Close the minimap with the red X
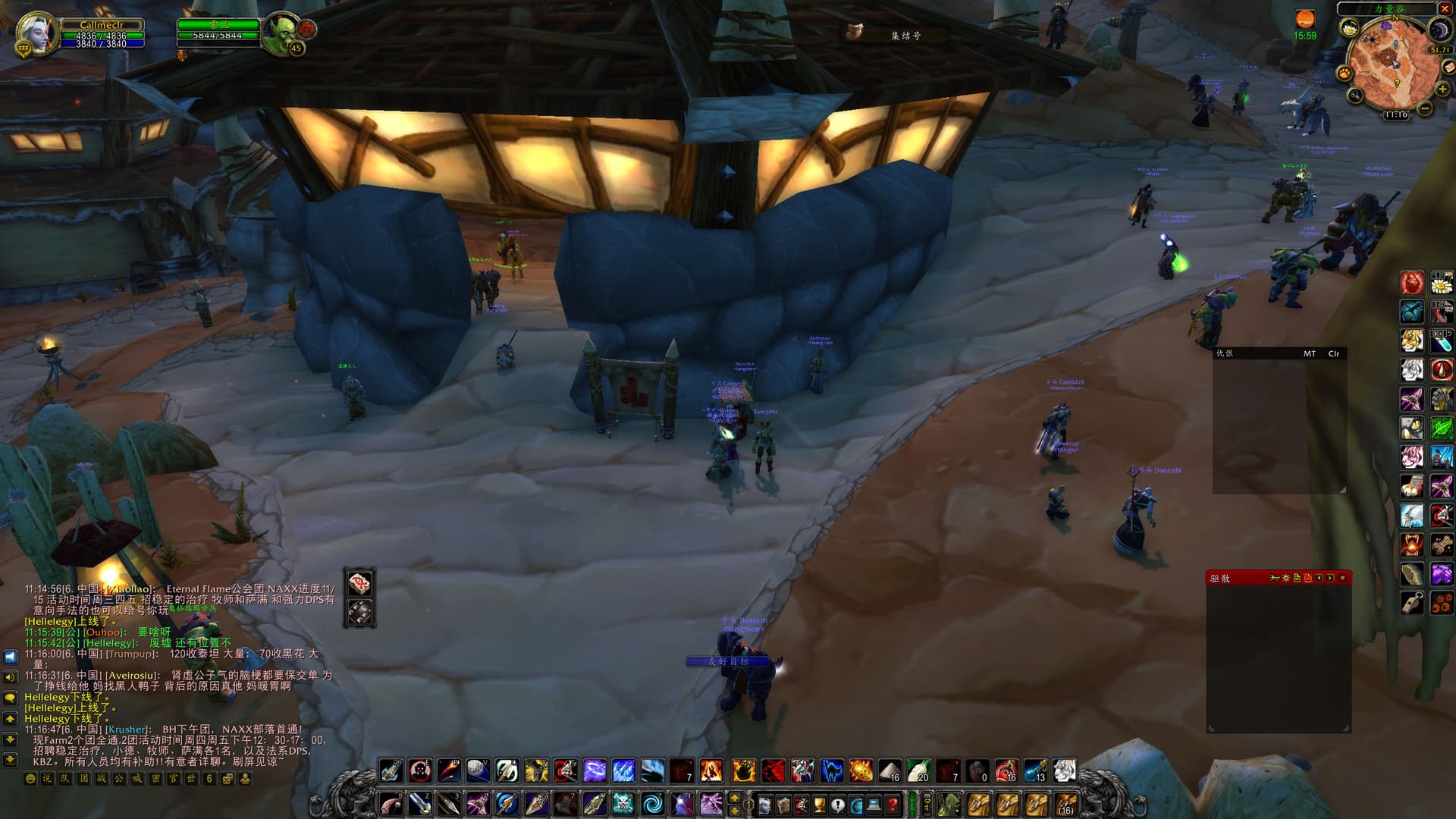Image resolution: width=1456 pixels, height=819 pixels. [1445, 8]
